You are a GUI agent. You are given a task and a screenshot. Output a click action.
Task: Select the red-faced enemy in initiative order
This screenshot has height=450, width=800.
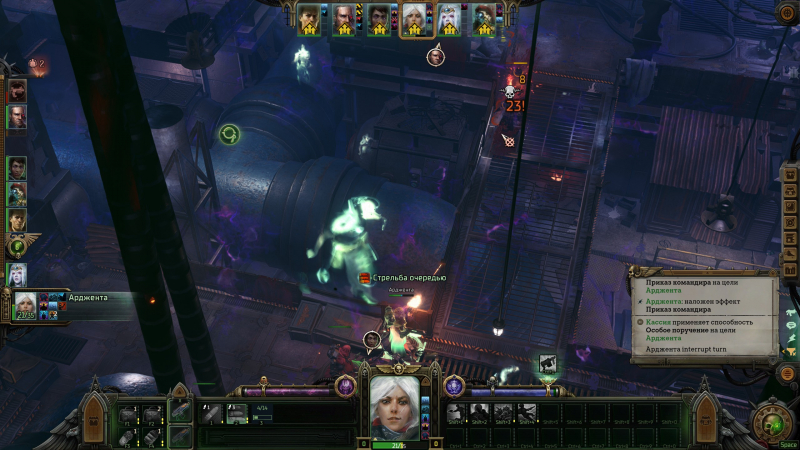click(17, 90)
